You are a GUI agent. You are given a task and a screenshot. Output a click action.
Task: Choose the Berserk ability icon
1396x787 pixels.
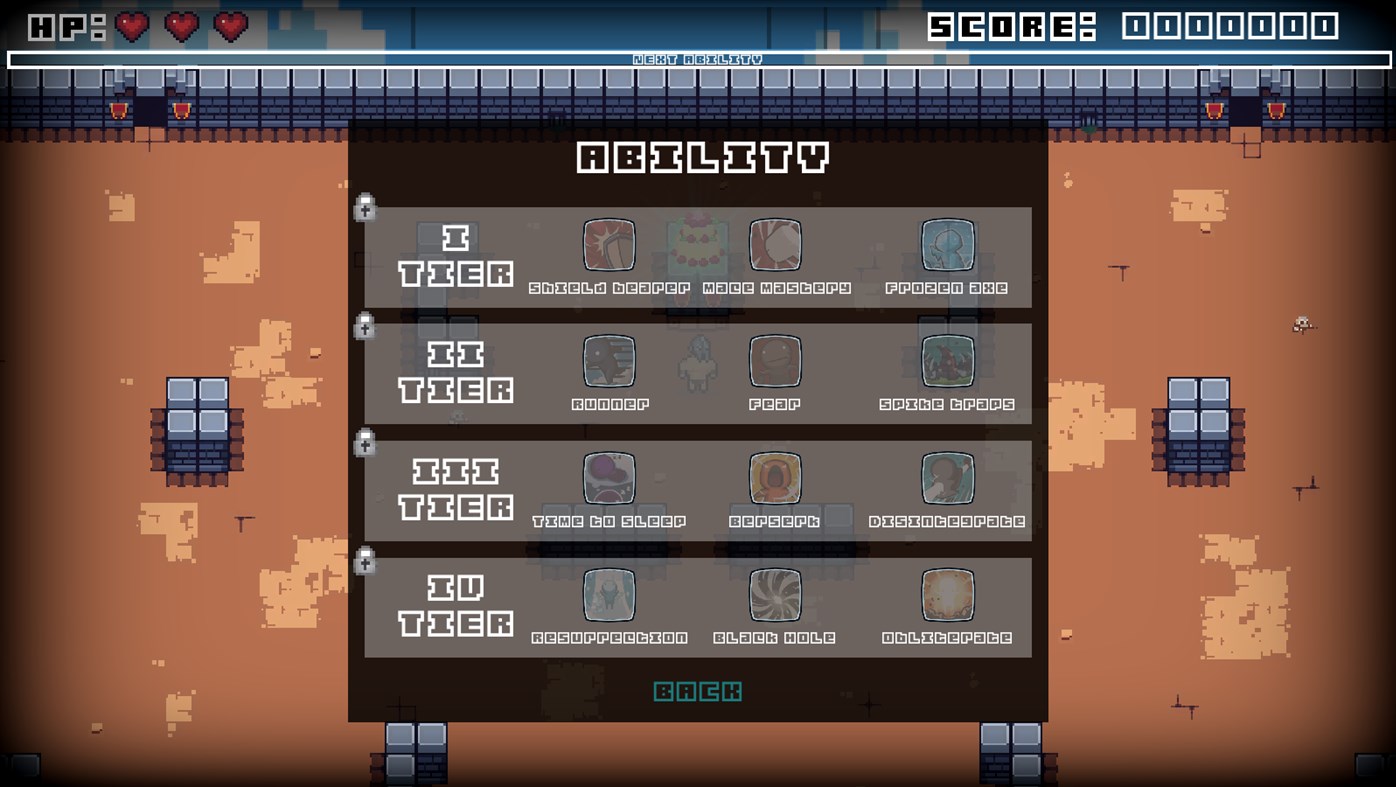(x=775, y=477)
